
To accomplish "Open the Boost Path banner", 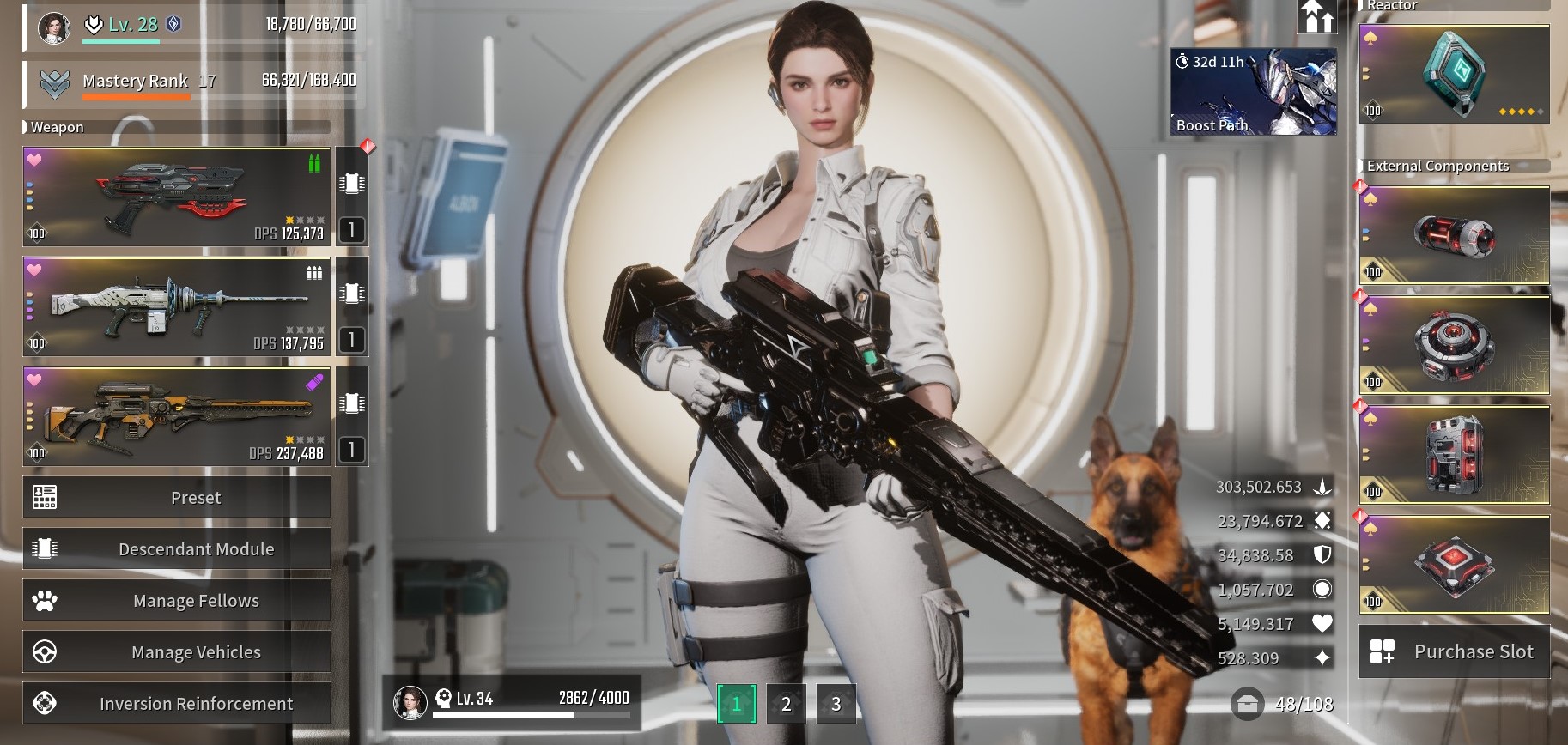I will (x=1253, y=92).
